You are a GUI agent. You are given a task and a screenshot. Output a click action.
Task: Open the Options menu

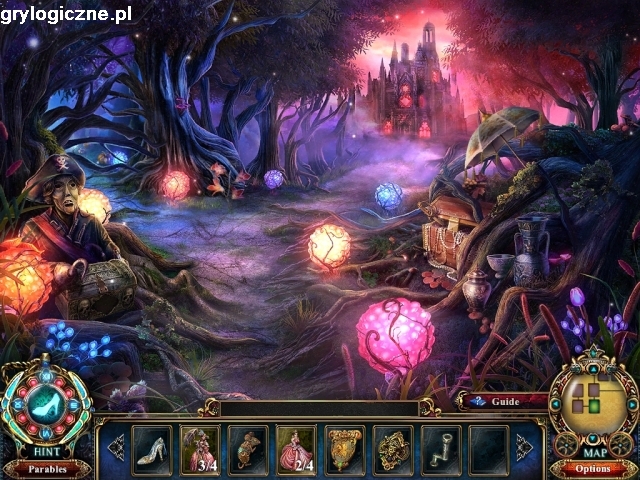(593, 467)
